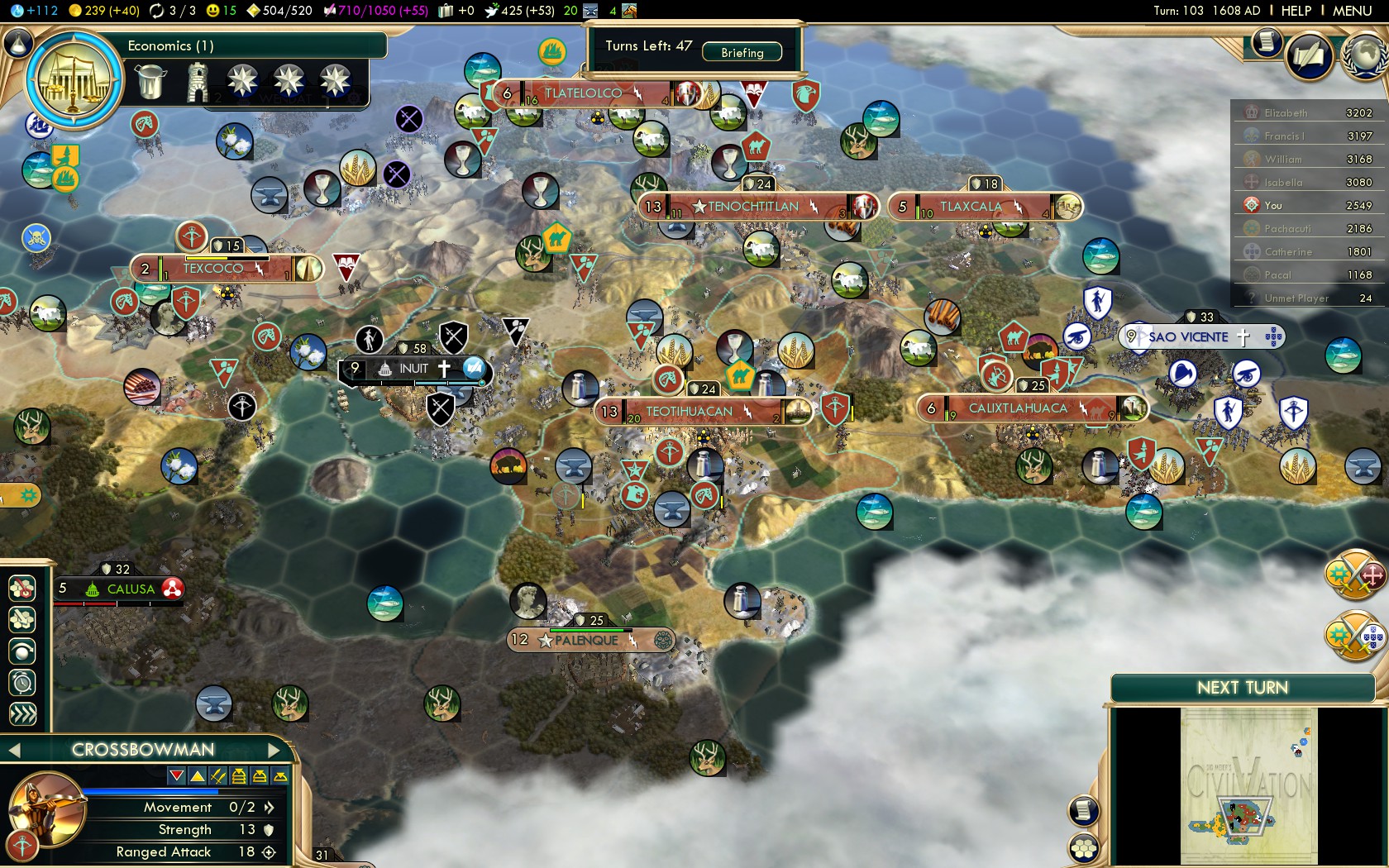Screen dimensions: 1389x868
Task: Select the next unit arrow beside Crossbowman
Action: pyautogui.click(x=275, y=750)
